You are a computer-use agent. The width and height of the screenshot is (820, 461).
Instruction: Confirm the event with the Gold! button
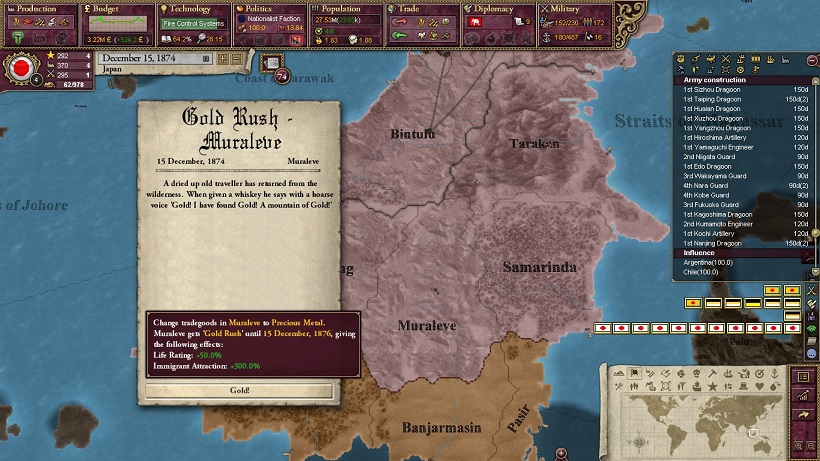coord(239,391)
